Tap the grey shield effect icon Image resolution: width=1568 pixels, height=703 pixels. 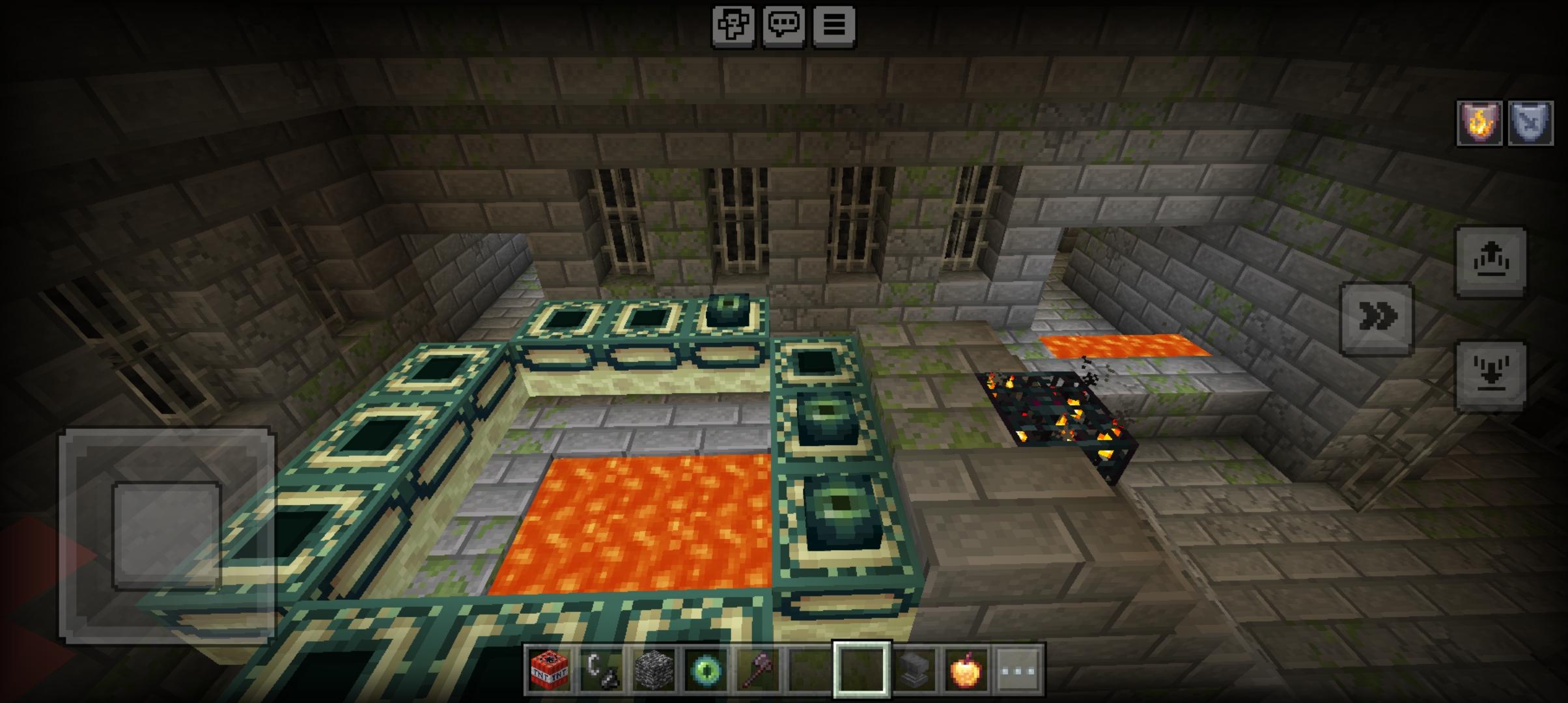[1530, 123]
